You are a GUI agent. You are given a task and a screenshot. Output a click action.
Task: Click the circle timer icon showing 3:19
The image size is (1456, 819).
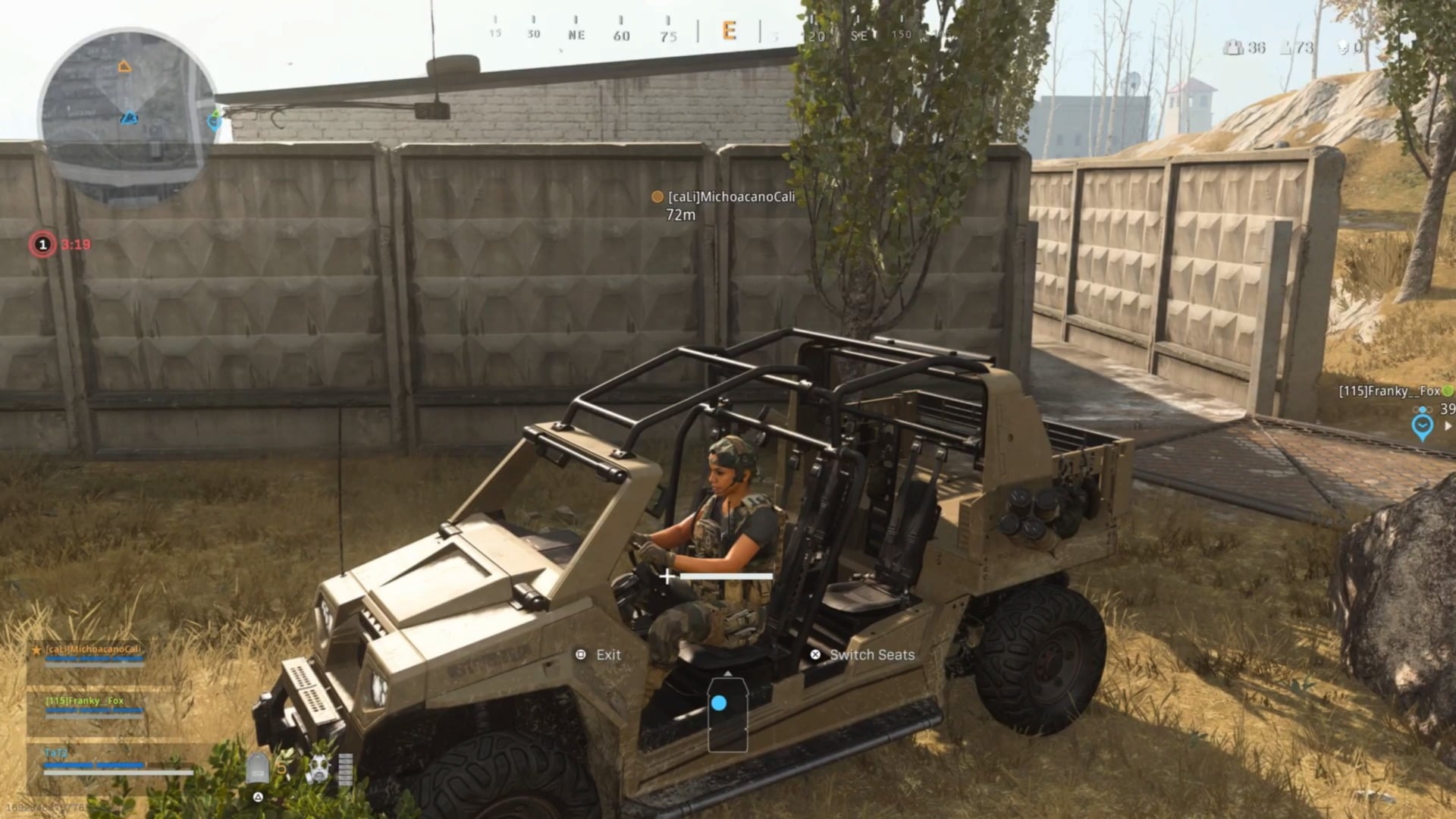pyautogui.click(x=42, y=244)
